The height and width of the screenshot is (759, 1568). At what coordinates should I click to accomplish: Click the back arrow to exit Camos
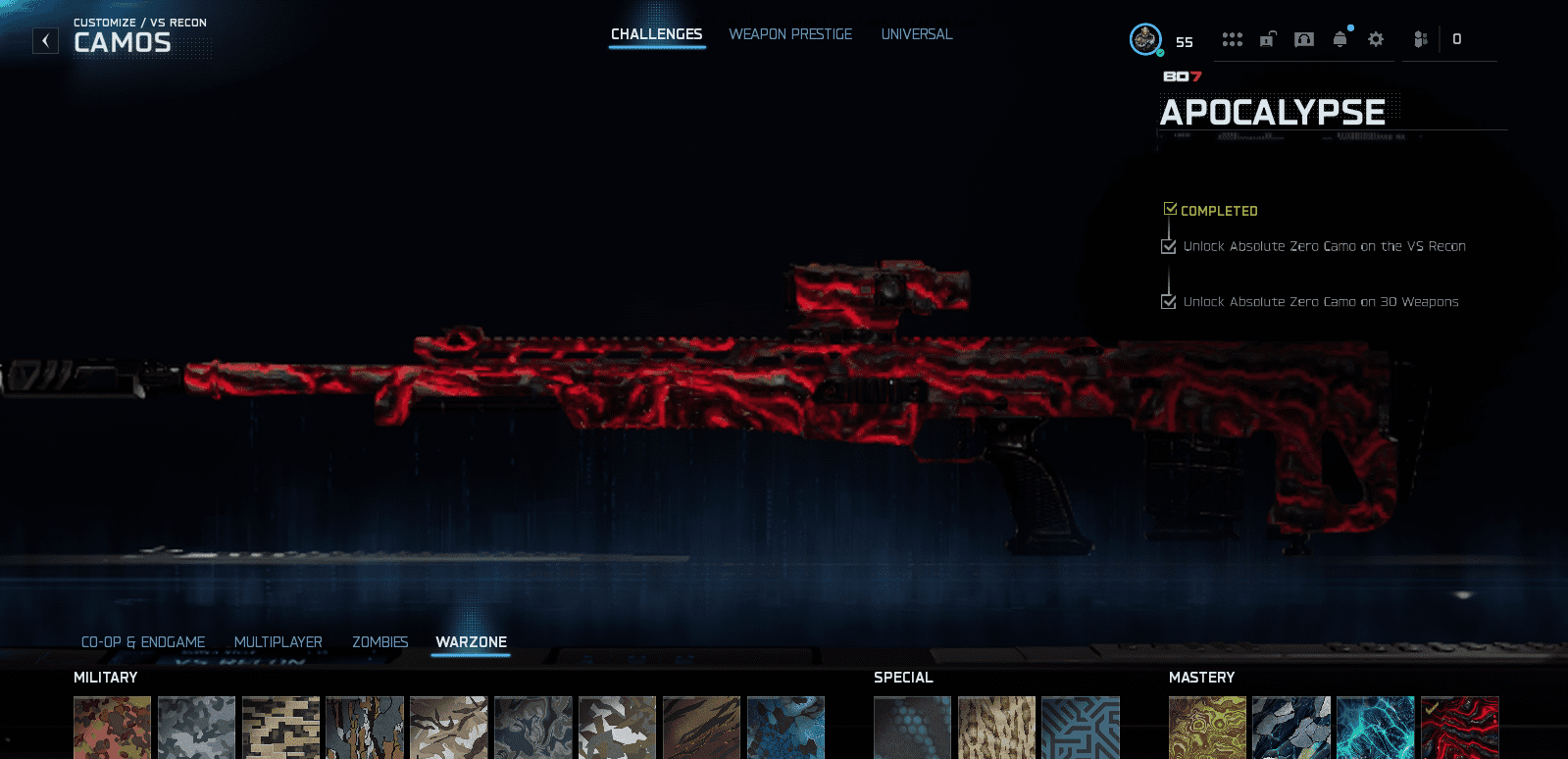(44, 40)
